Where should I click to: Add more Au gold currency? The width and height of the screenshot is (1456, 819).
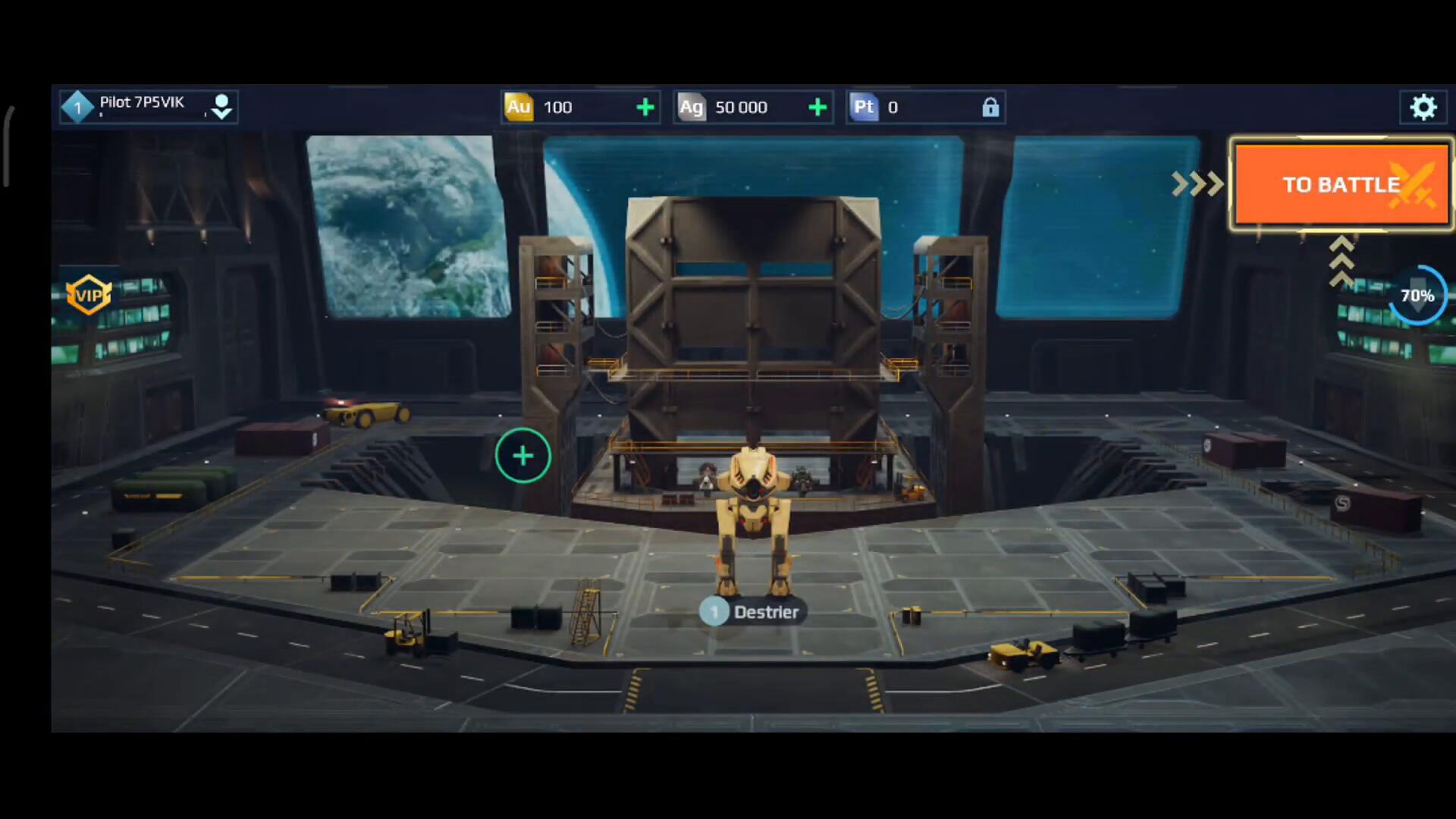coord(645,108)
